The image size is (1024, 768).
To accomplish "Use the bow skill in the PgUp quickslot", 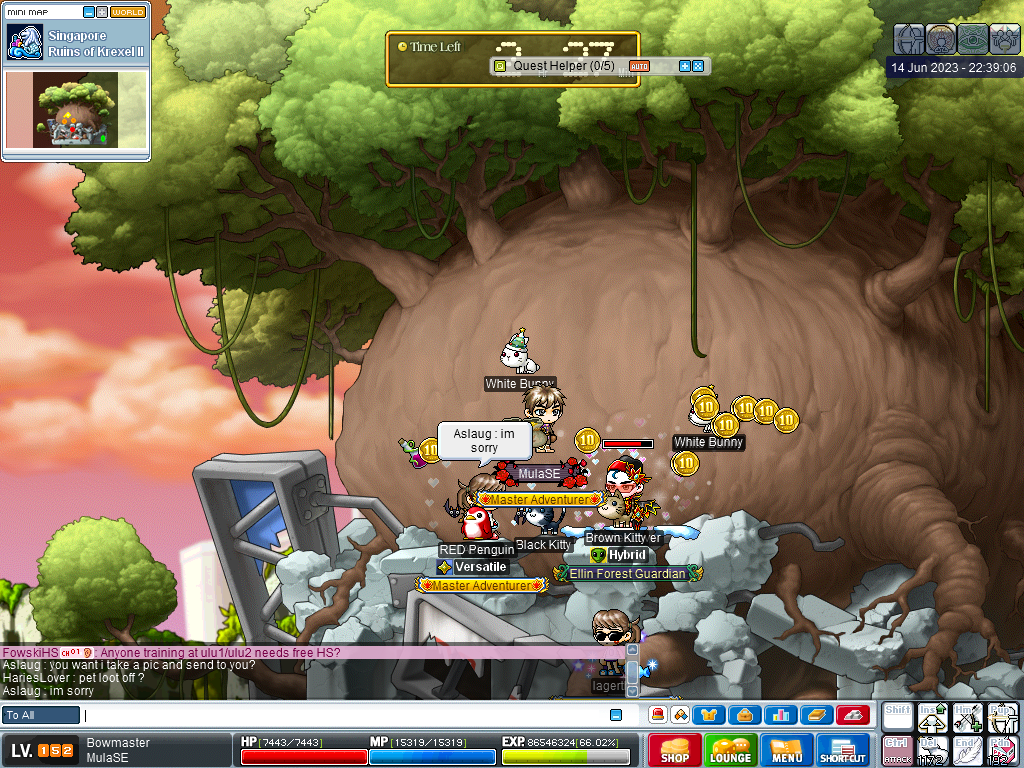I will (1001, 716).
